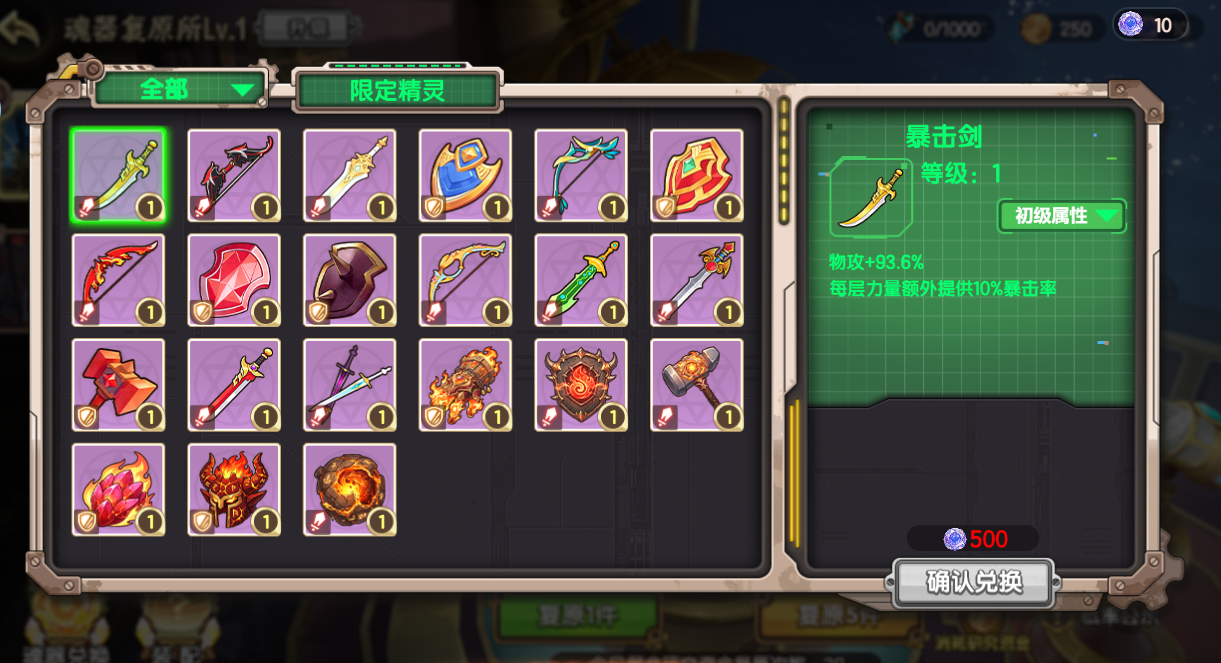Select the crossed twin swords item
The image size is (1221, 663).
(350, 386)
